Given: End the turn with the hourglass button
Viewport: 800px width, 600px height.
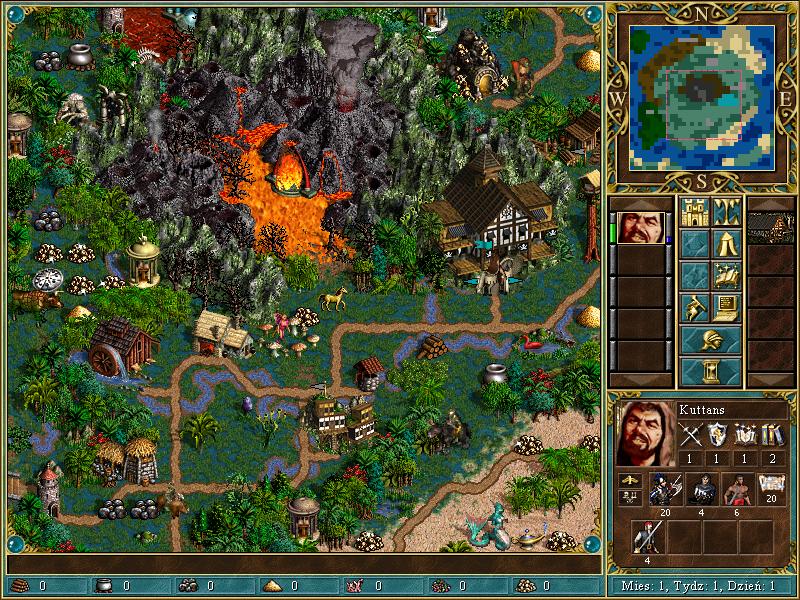Looking at the screenshot, I should (710, 371).
